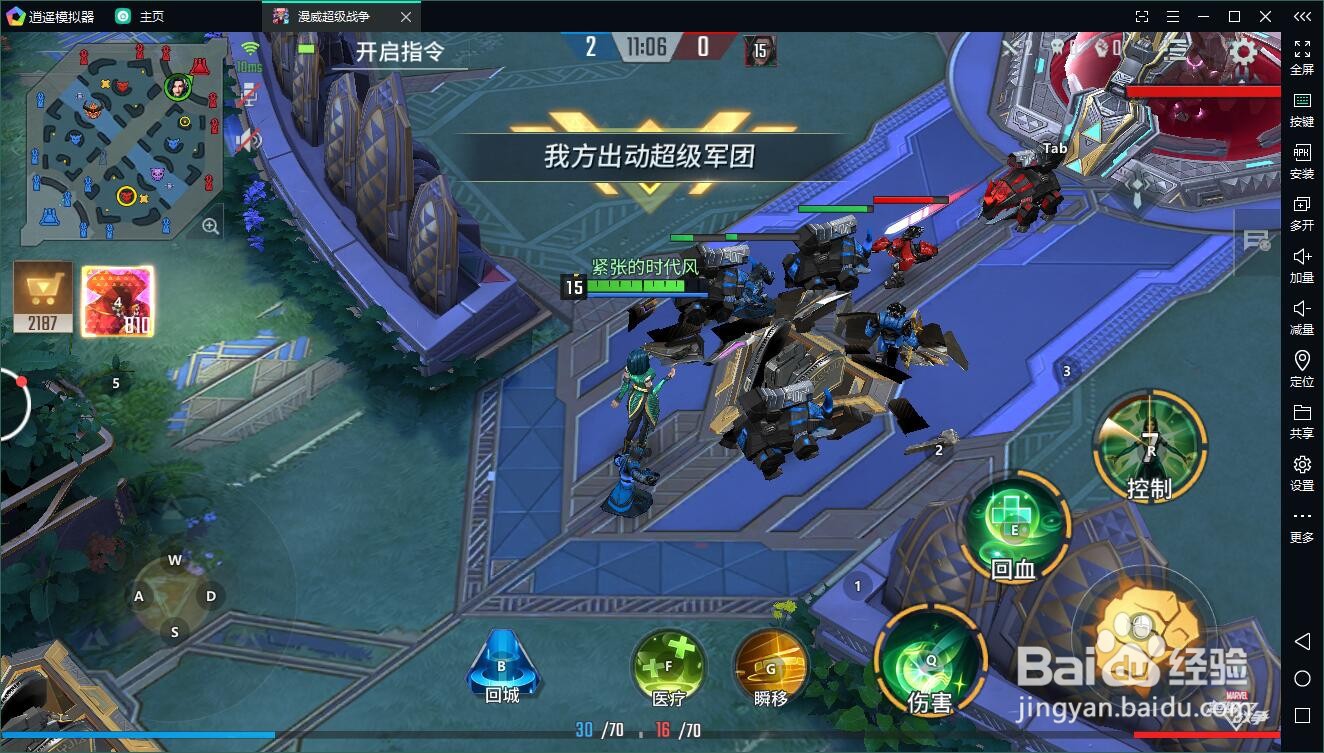Open the scoreboard via Tab button

[x=1055, y=148]
